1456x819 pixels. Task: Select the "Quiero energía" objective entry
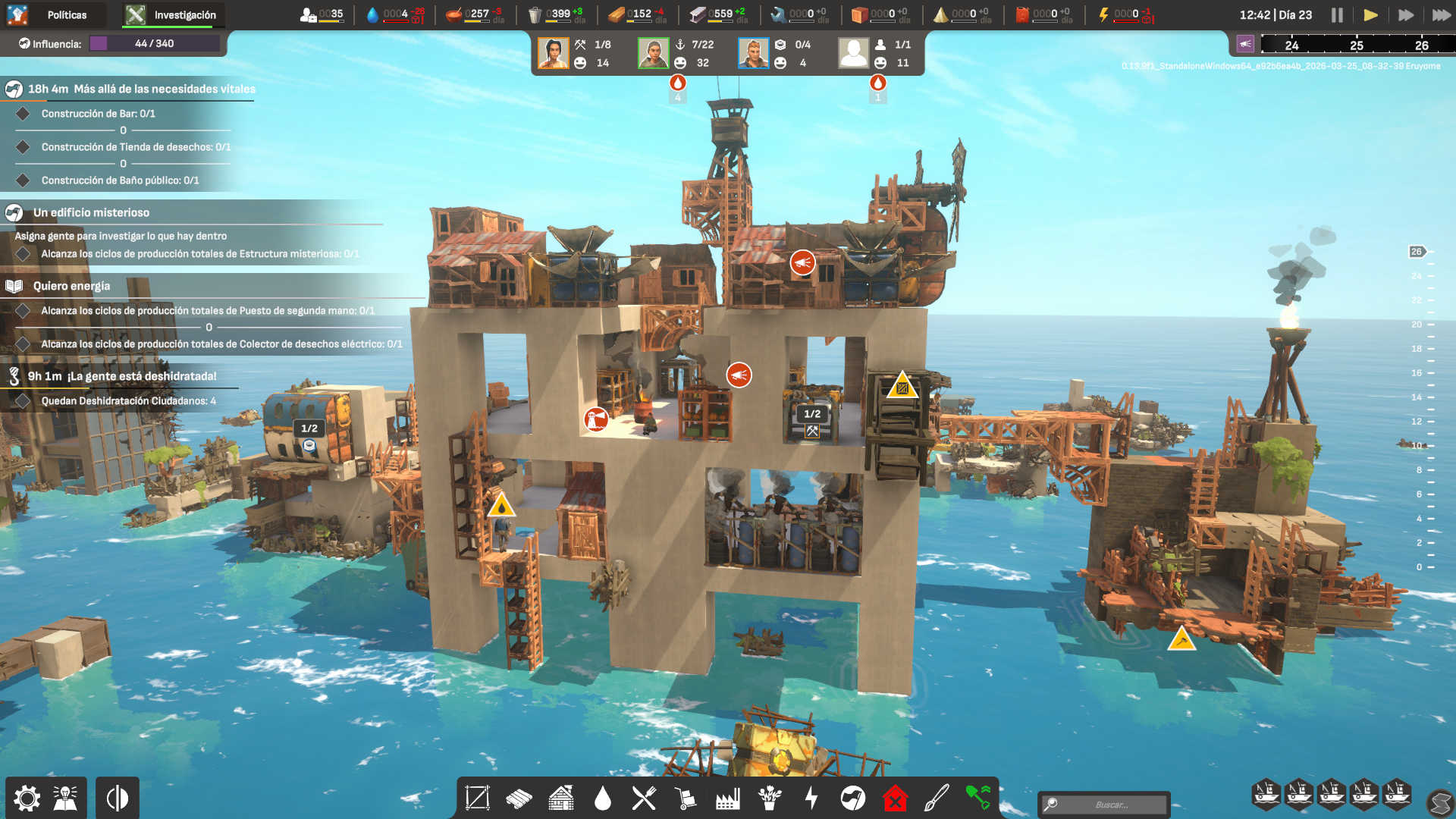click(x=71, y=286)
